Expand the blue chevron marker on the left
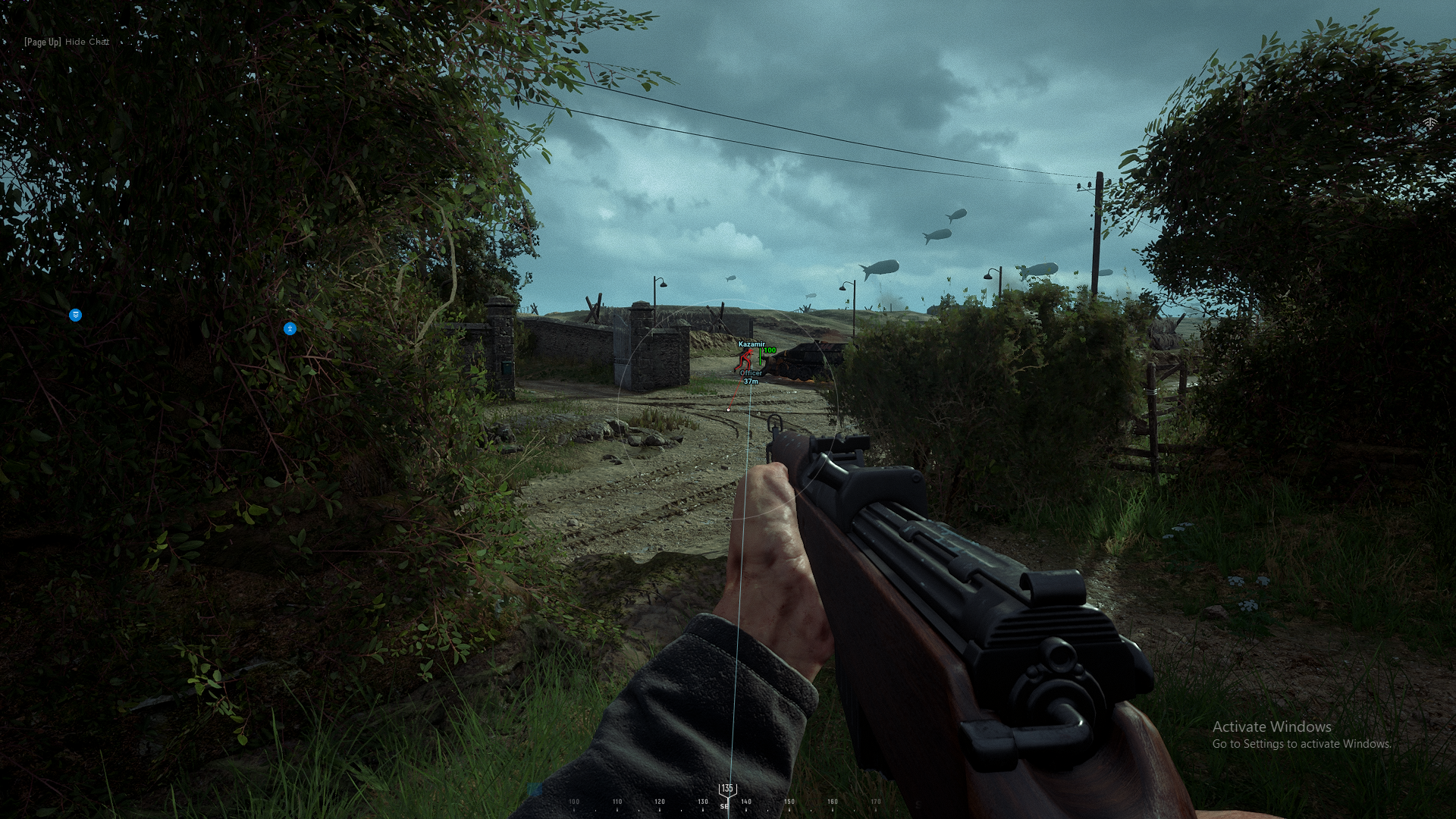The image size is (1456, 819). coord(75,315)
